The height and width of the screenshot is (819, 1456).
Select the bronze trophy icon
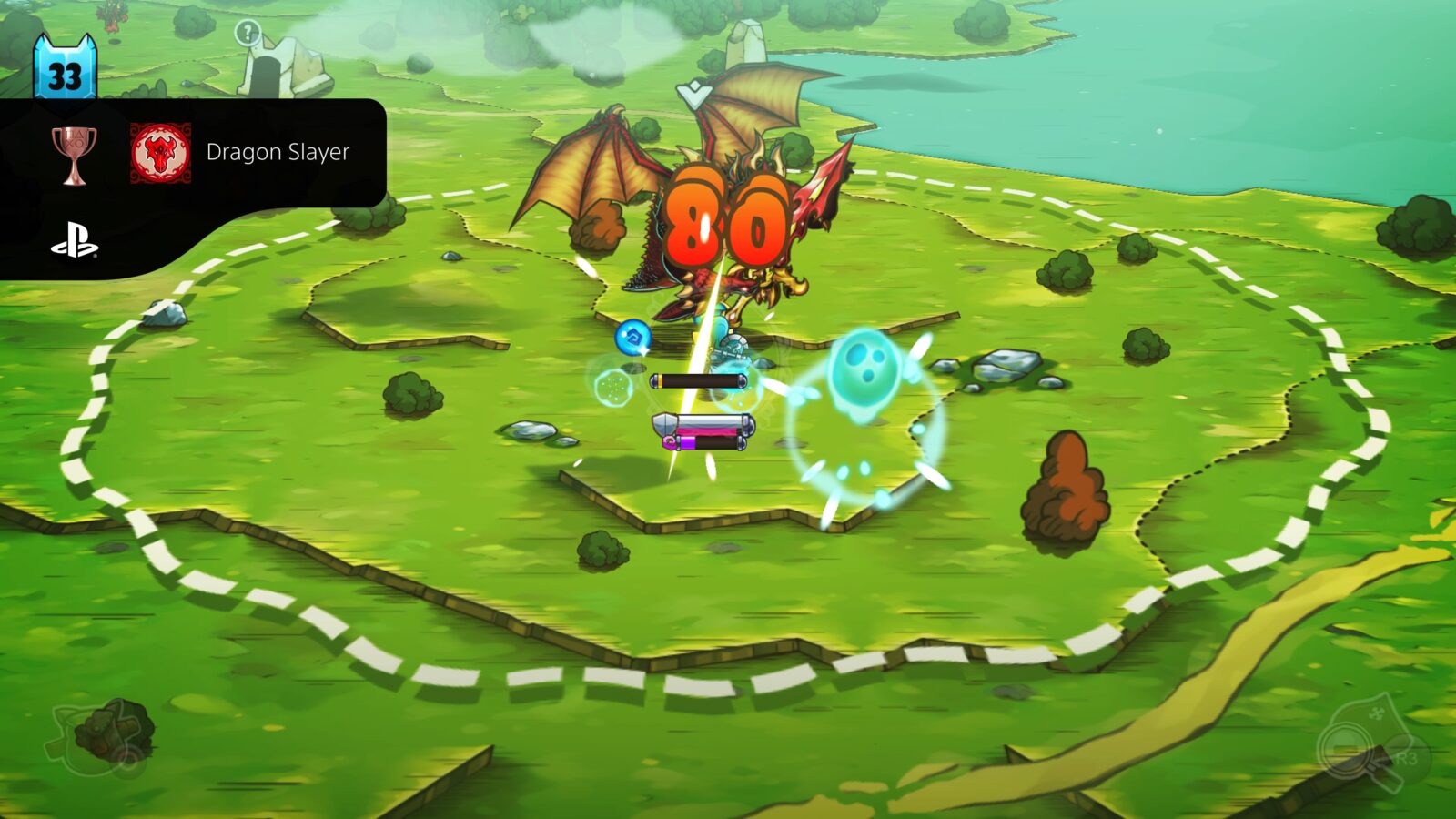pos(77,152)
